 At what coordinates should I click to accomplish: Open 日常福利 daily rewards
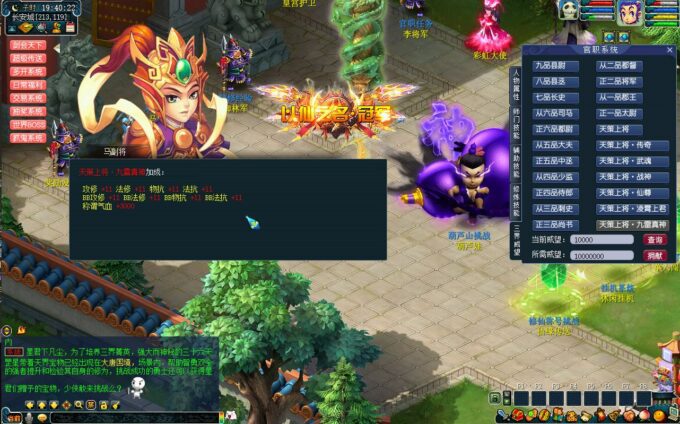tap(28, 84)
